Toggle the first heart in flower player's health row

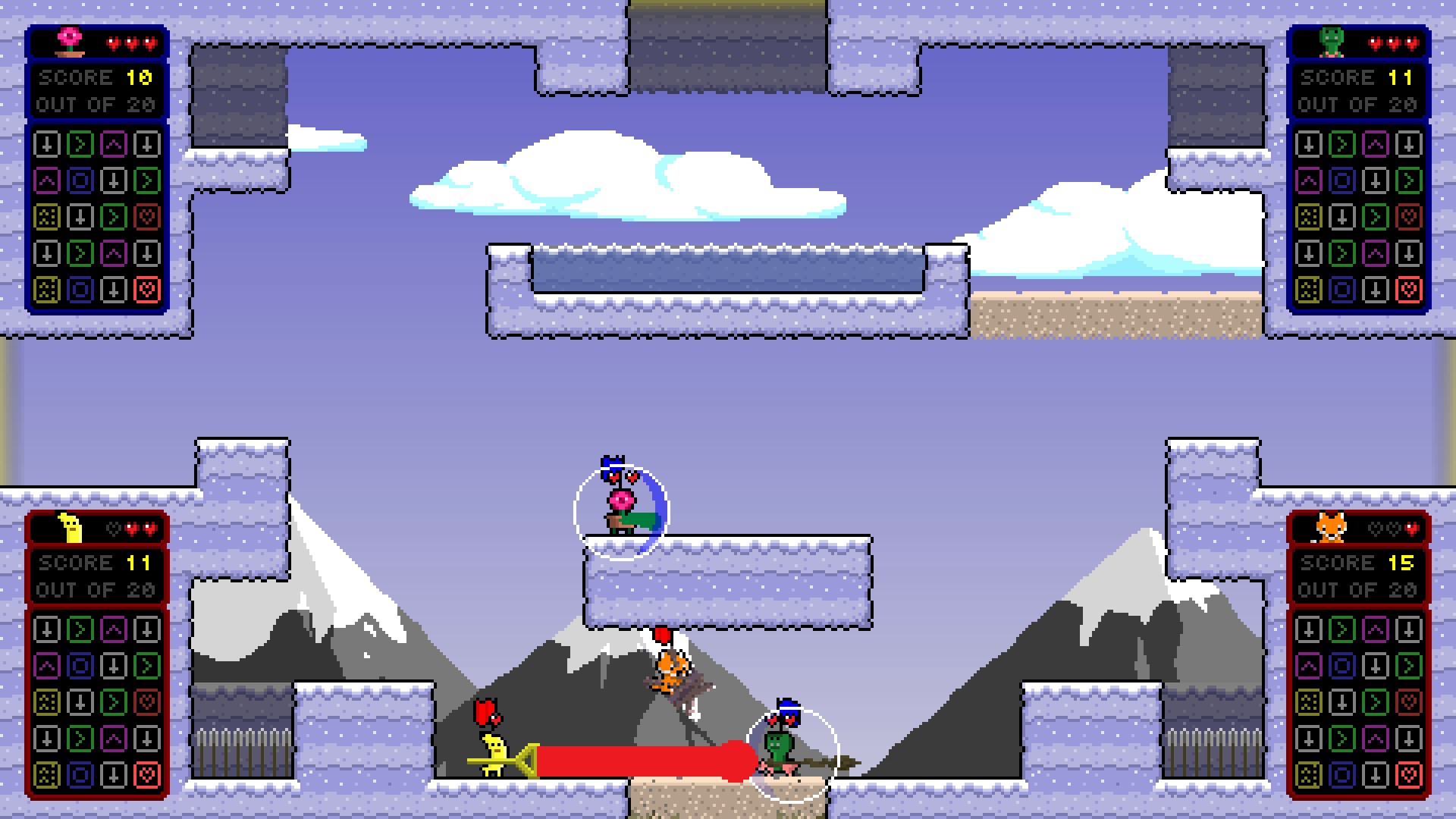pos(114,43)
